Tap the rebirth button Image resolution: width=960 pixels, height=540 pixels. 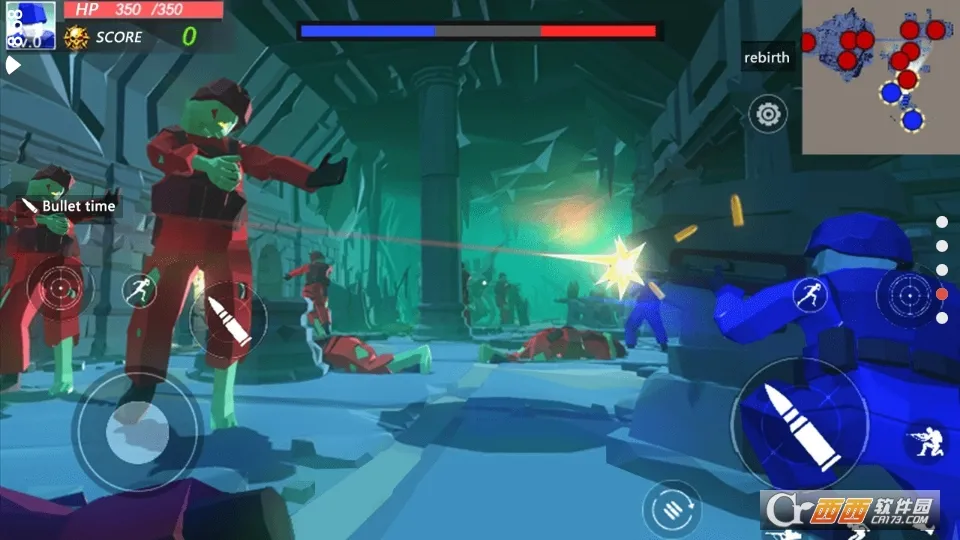tap(767, 58)
